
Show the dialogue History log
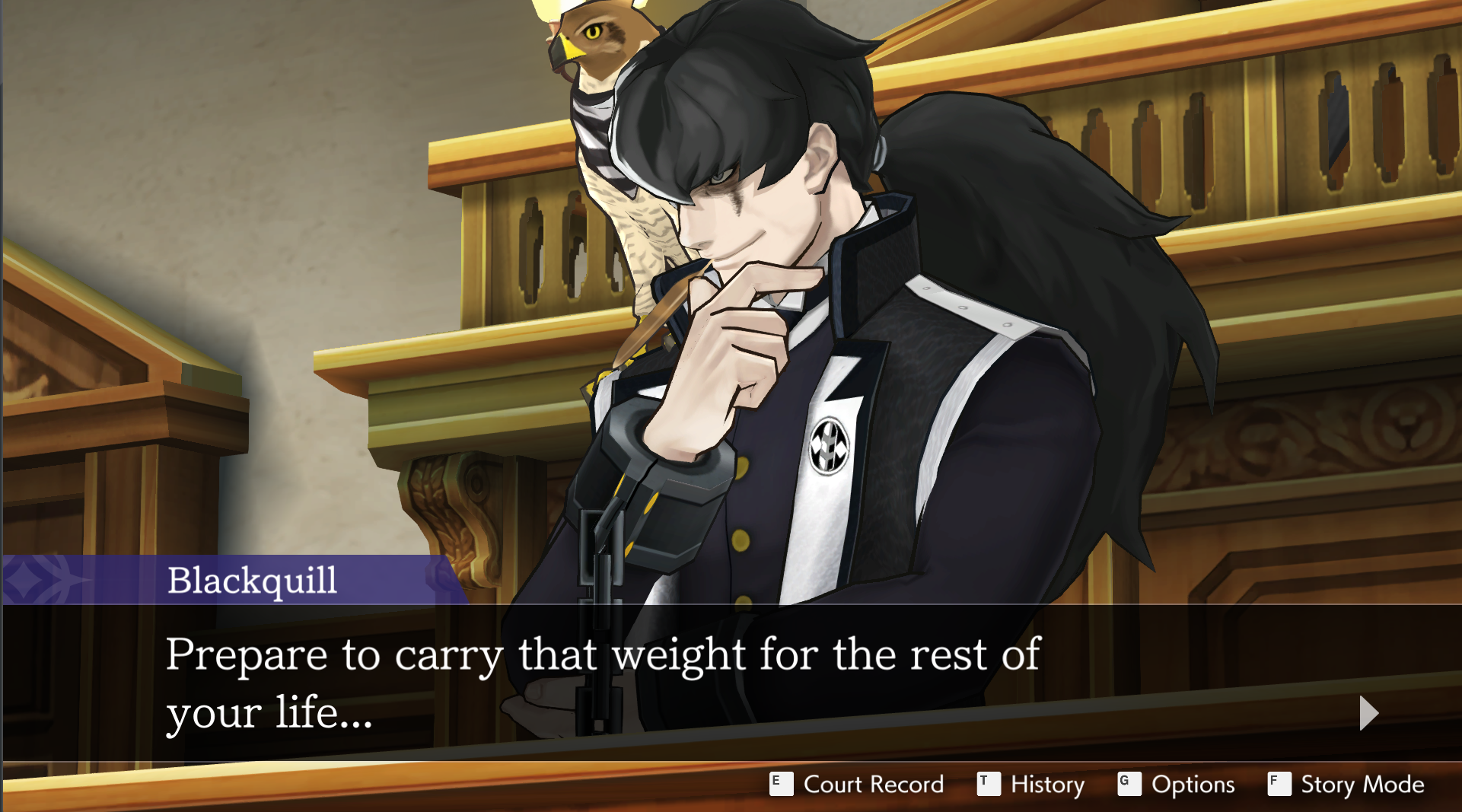click(x=1031, y=784)
